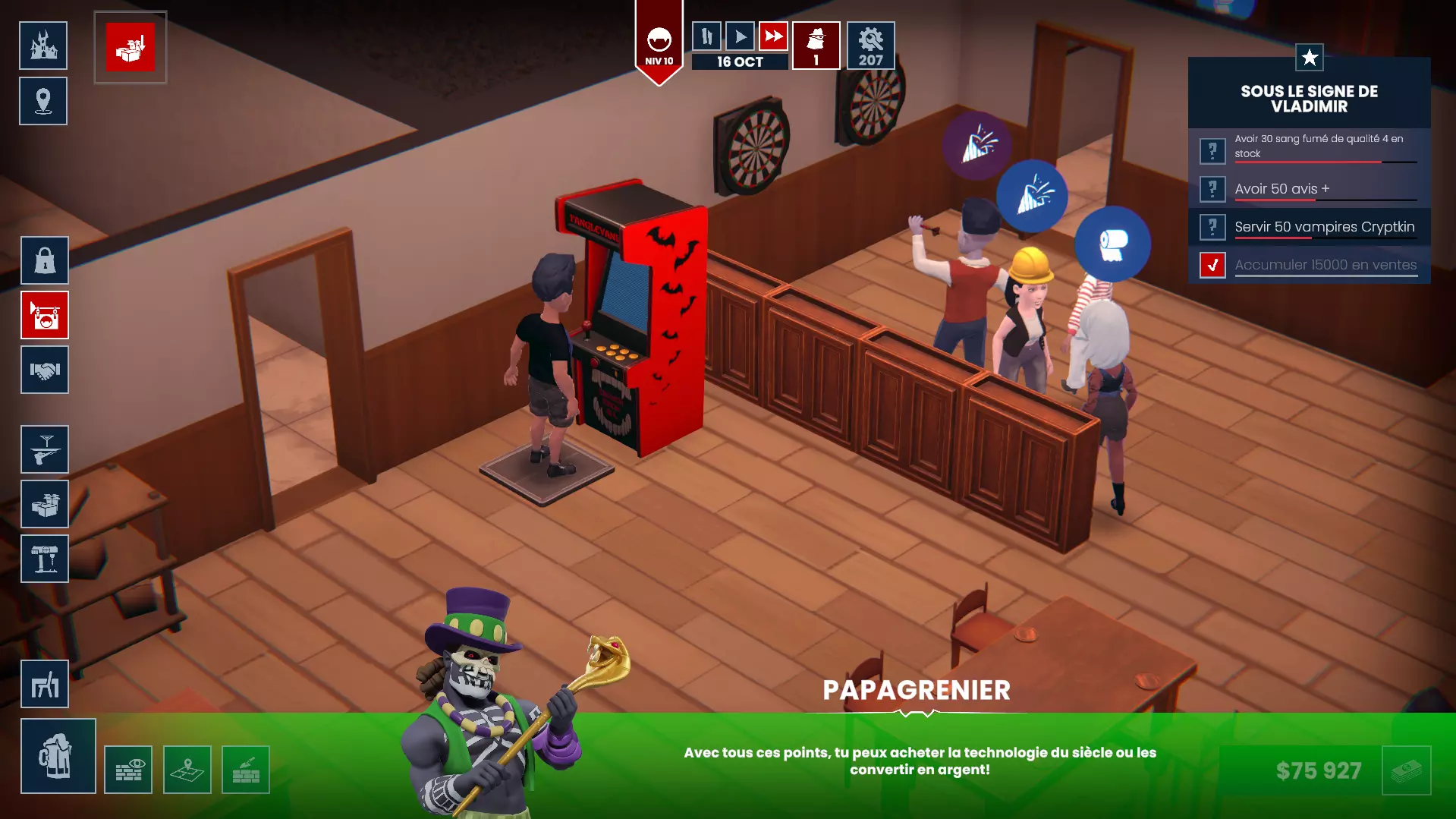Open the map location pin button
The height and width of the screenshot is (819, 1456).
(43, 101)
